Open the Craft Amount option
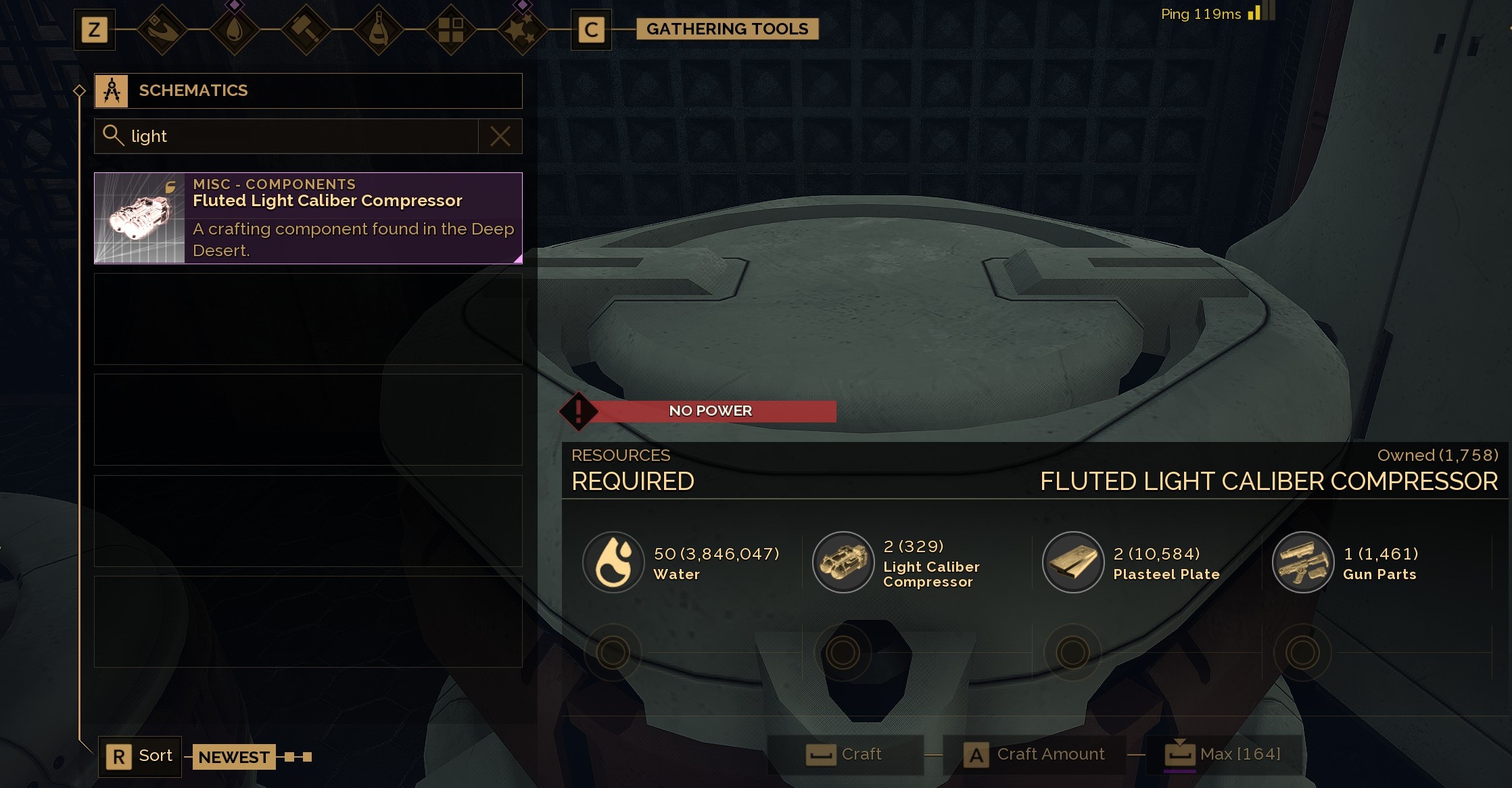 tap(1035, 754)
